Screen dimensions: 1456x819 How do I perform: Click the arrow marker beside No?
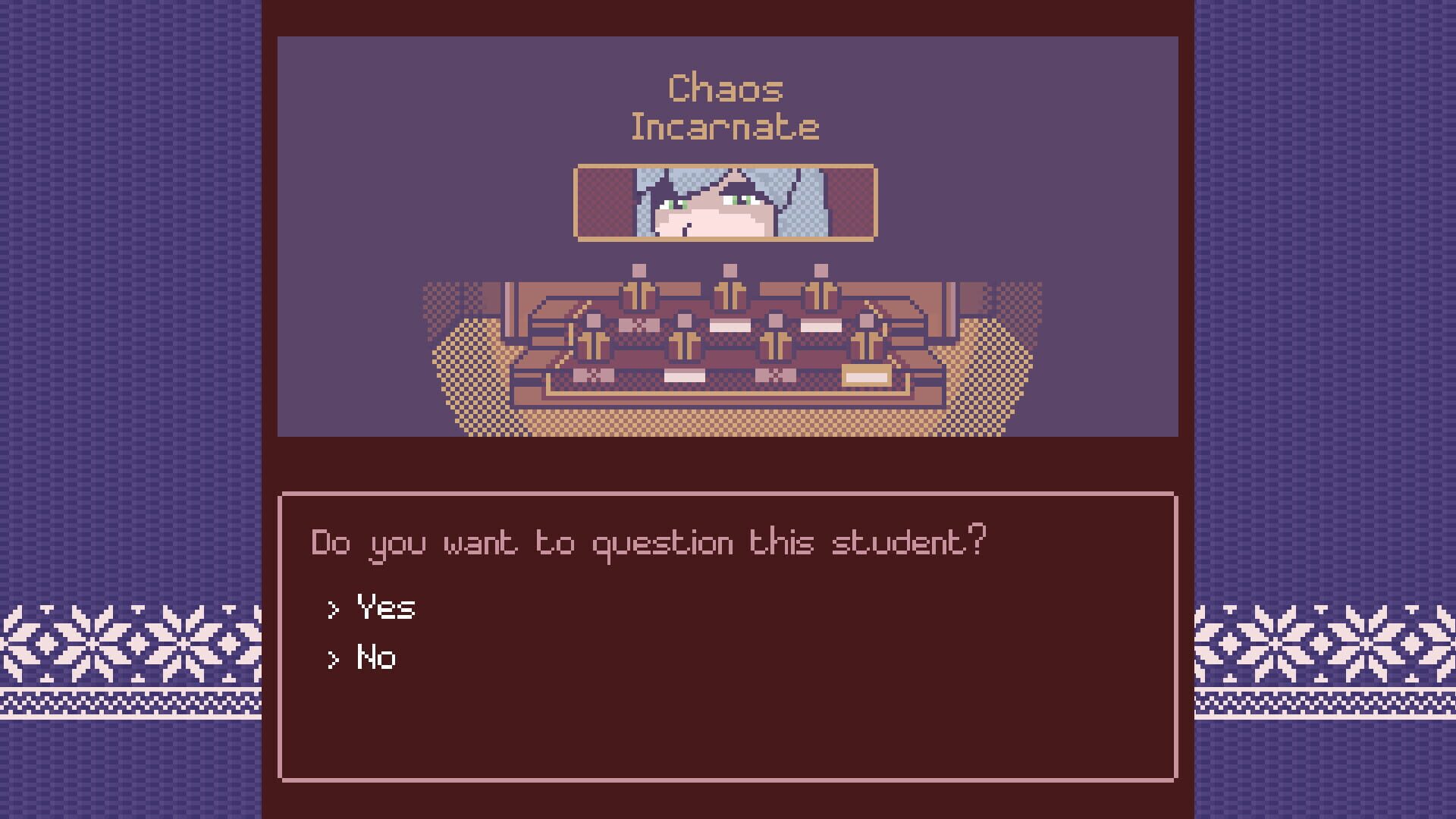tap(332, 660)
